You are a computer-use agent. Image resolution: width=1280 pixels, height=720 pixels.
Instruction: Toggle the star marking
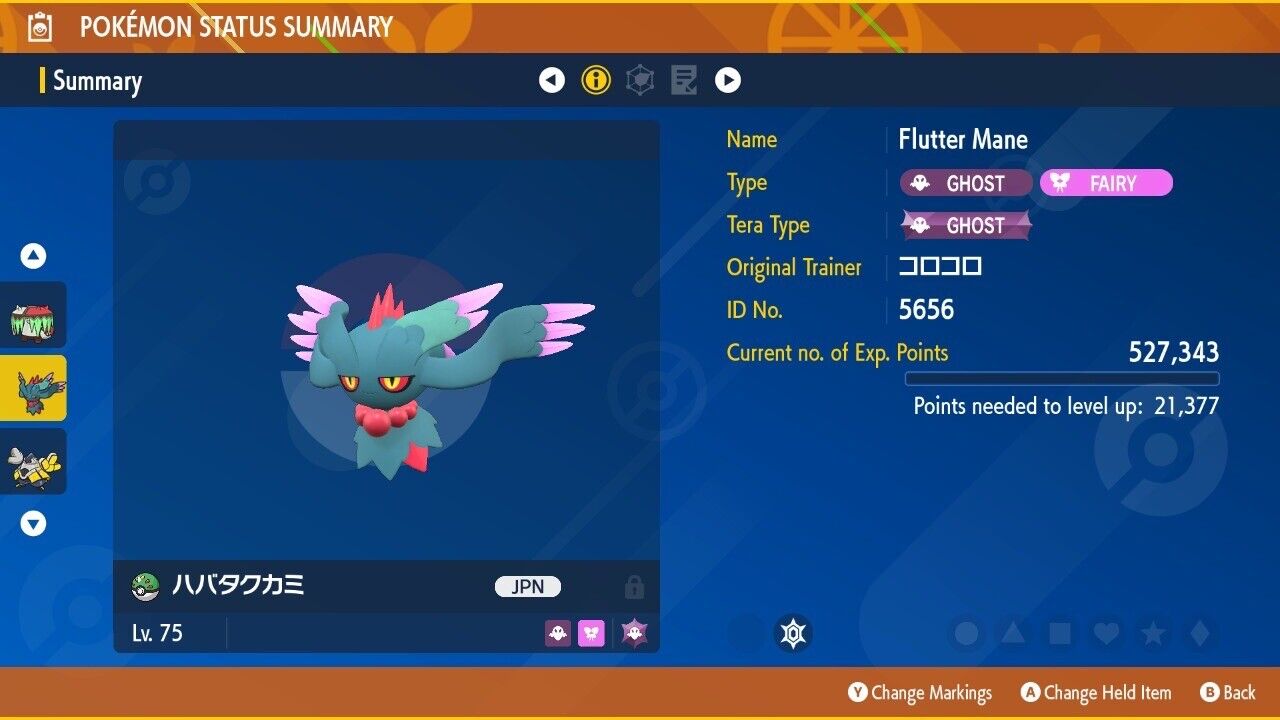1153,633
